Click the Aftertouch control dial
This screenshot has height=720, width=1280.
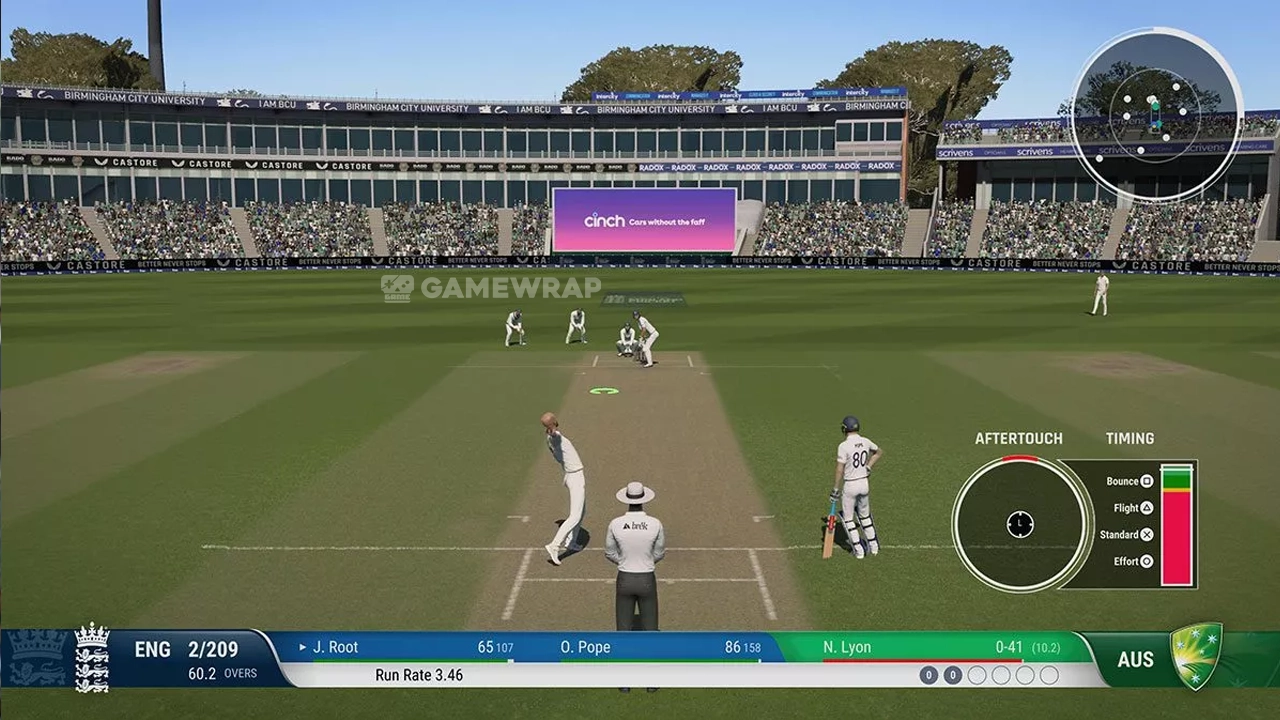coord(1020,523)
